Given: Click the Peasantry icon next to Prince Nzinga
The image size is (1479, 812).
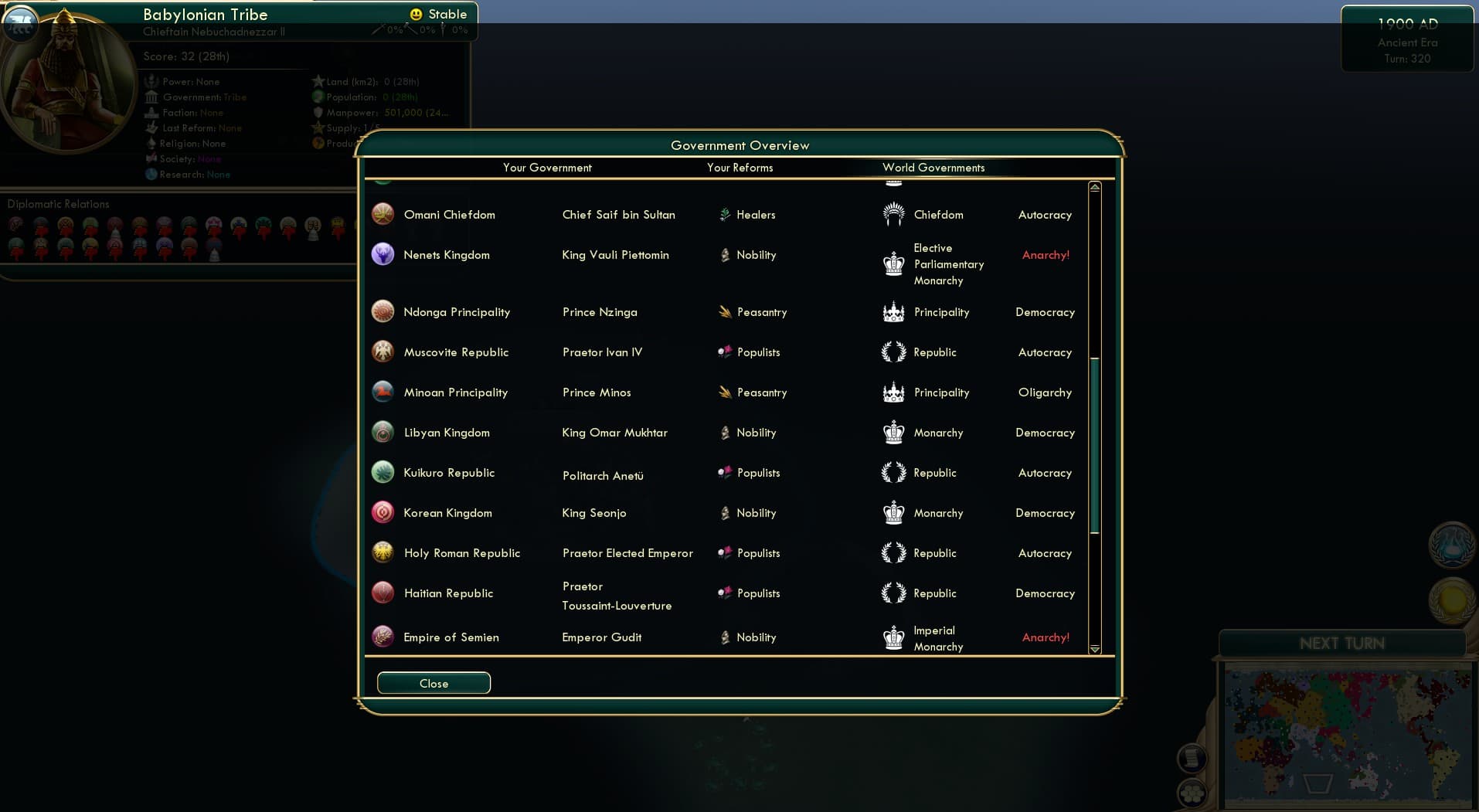Looking at the screenshot, I should [x=725, y=311].
